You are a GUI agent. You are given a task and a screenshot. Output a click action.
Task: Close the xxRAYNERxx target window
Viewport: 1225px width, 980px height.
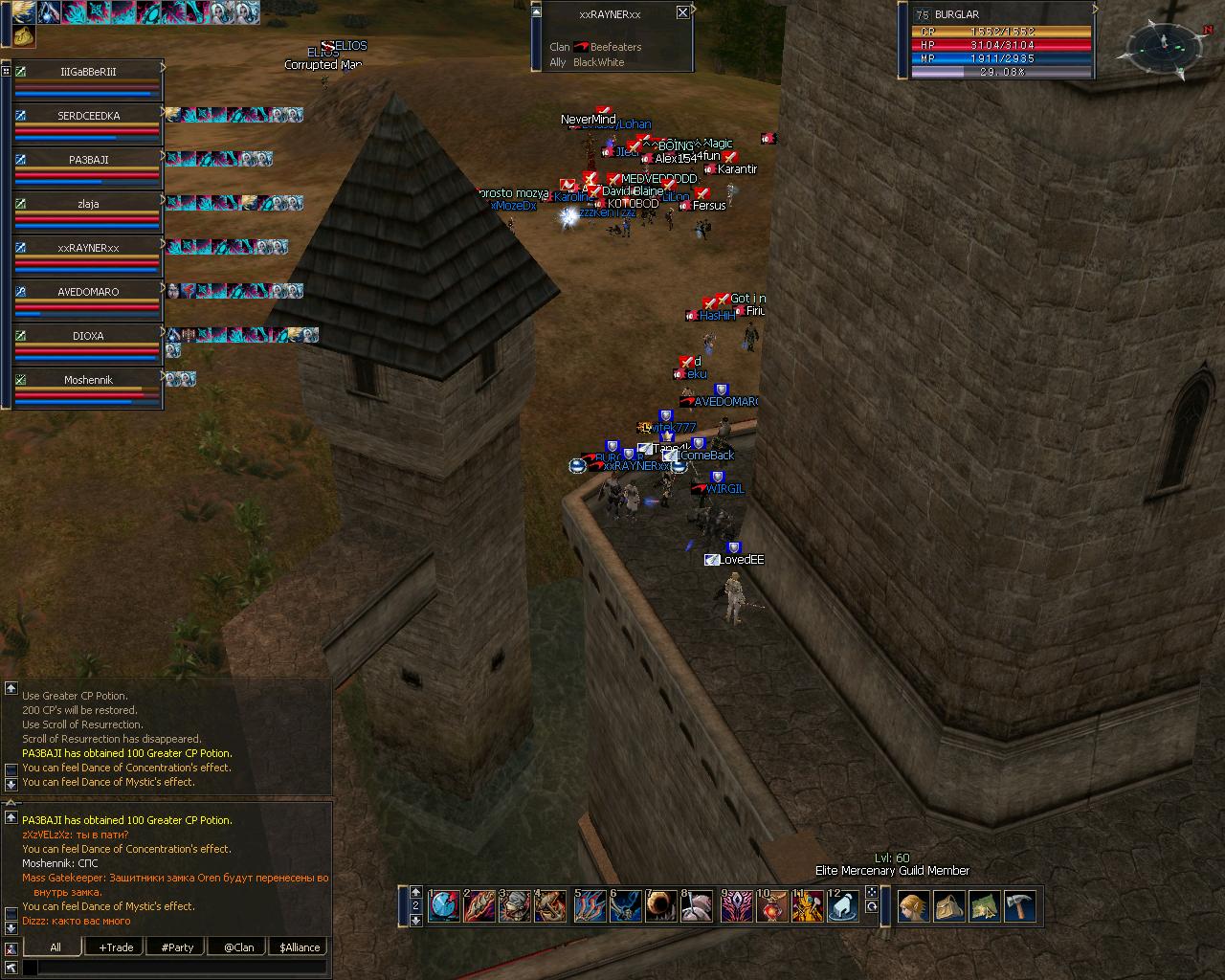click(x=682, y=12)
